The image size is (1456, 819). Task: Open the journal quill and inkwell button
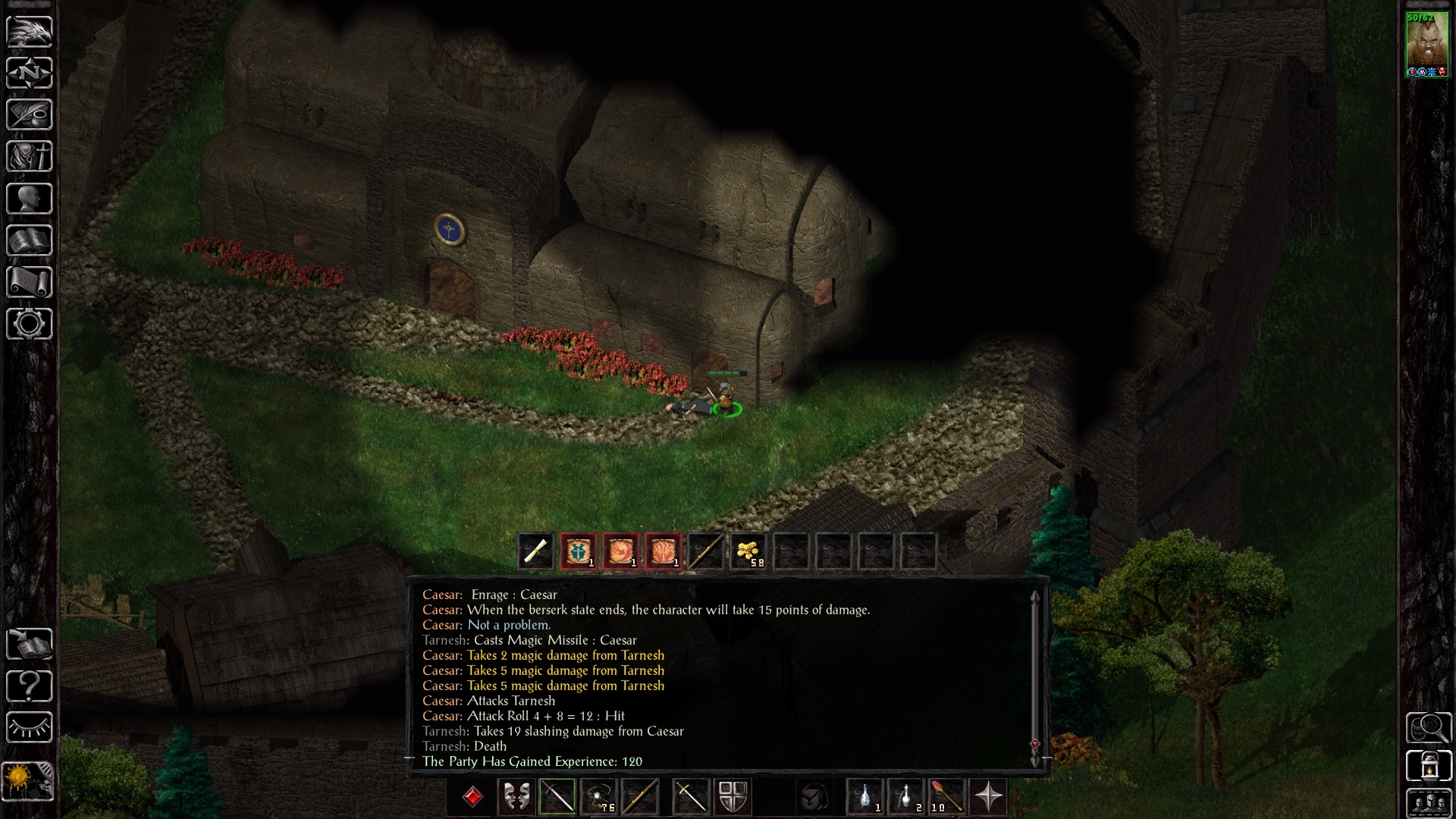point(30,115)
